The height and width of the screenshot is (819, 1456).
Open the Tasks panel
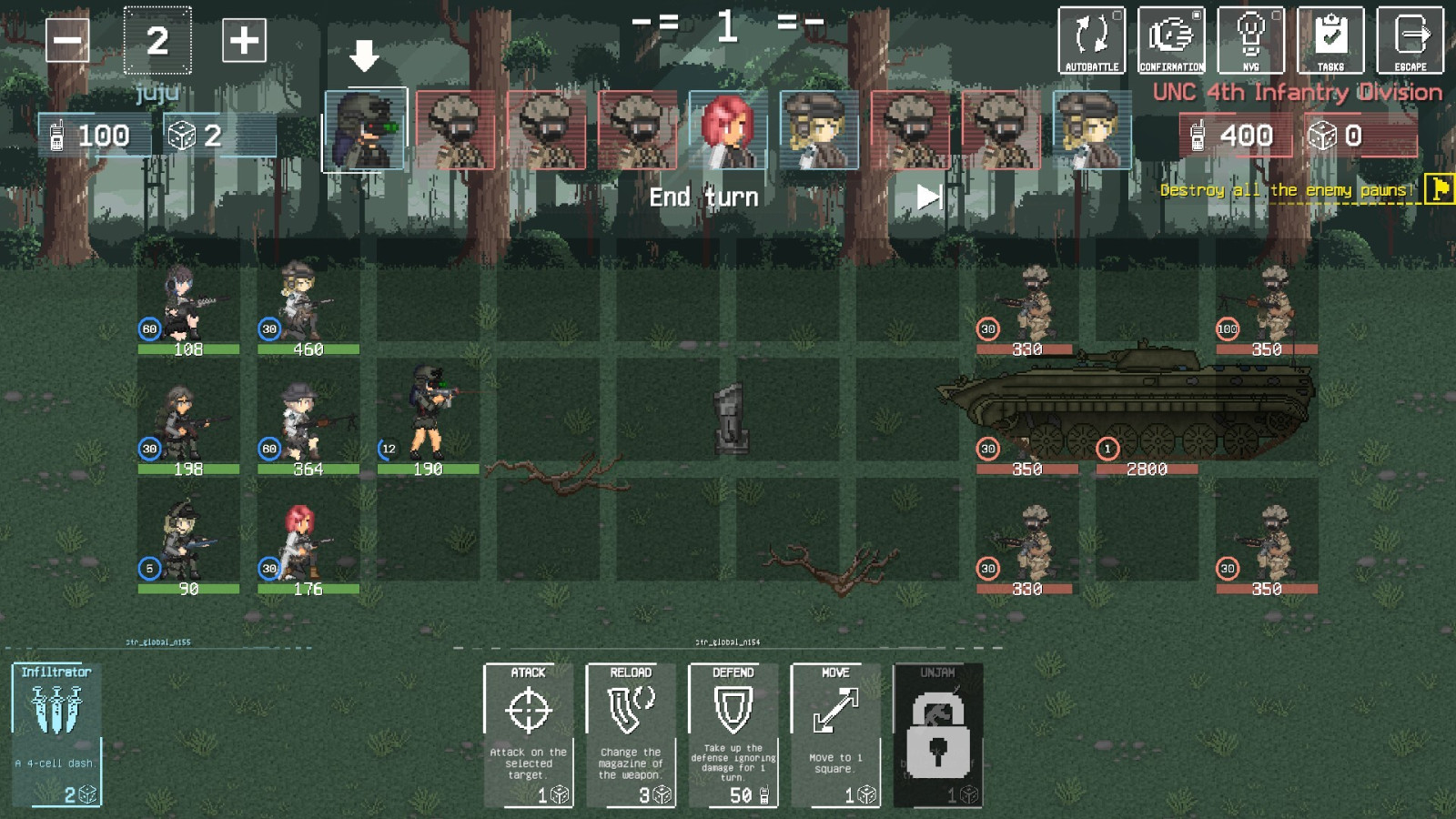pos(1330,40)
